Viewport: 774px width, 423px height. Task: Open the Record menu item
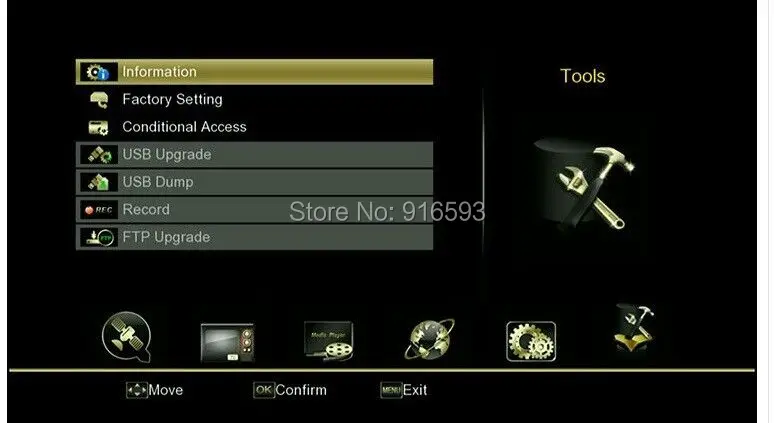254,210
